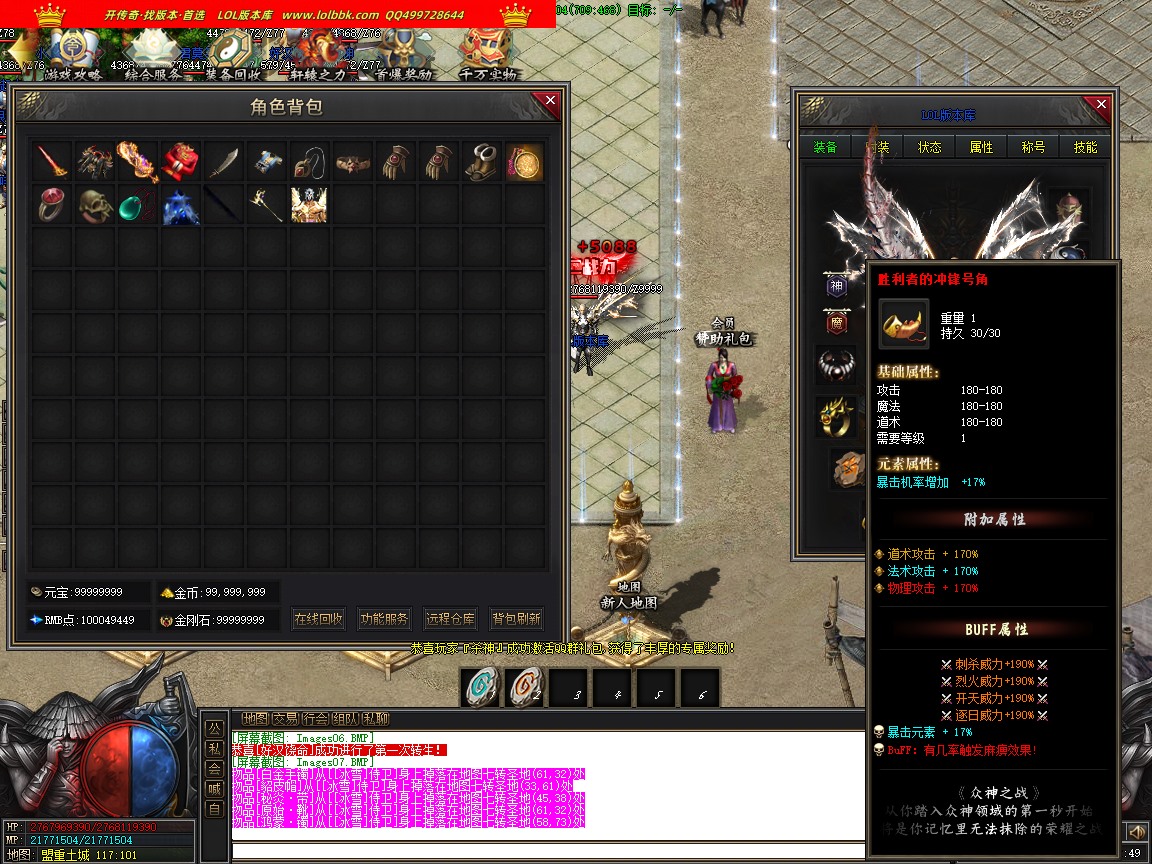Viewport: 1152px width, 864px height.
Task: Close the character equipment panel
Action: [x=1102, y=104]
